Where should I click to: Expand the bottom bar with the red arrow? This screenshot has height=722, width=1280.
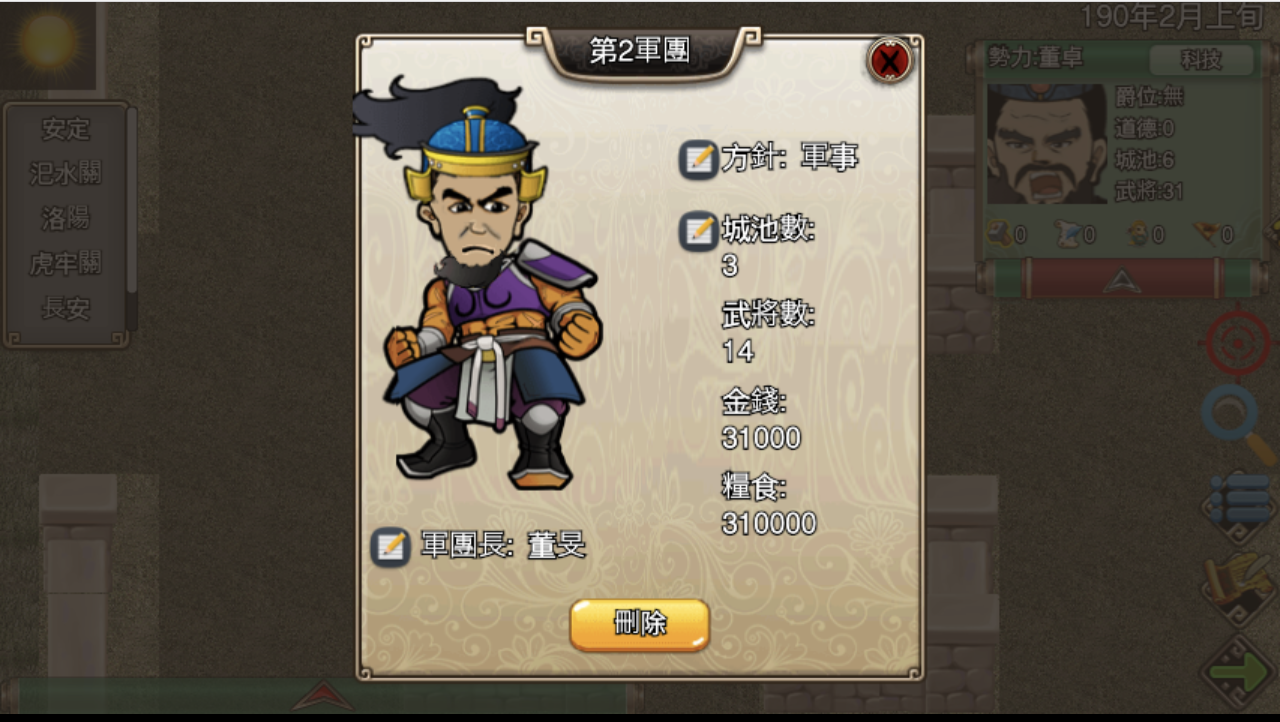[x=322, y=695]
